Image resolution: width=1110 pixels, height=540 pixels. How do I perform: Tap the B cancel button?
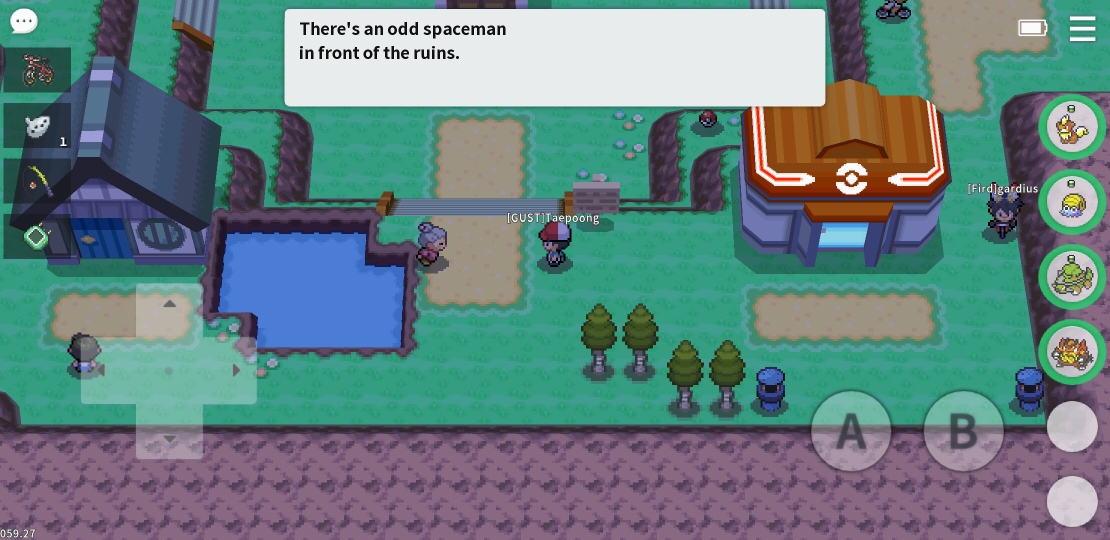(962, 431)
